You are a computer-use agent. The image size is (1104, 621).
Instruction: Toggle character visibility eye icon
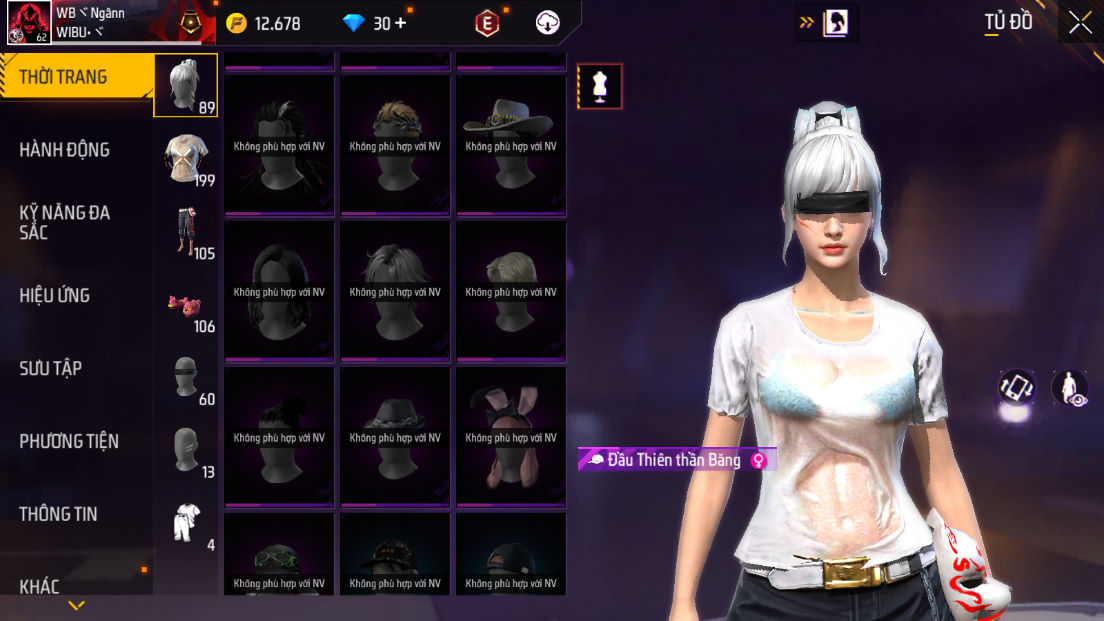tap(1070, 388)
